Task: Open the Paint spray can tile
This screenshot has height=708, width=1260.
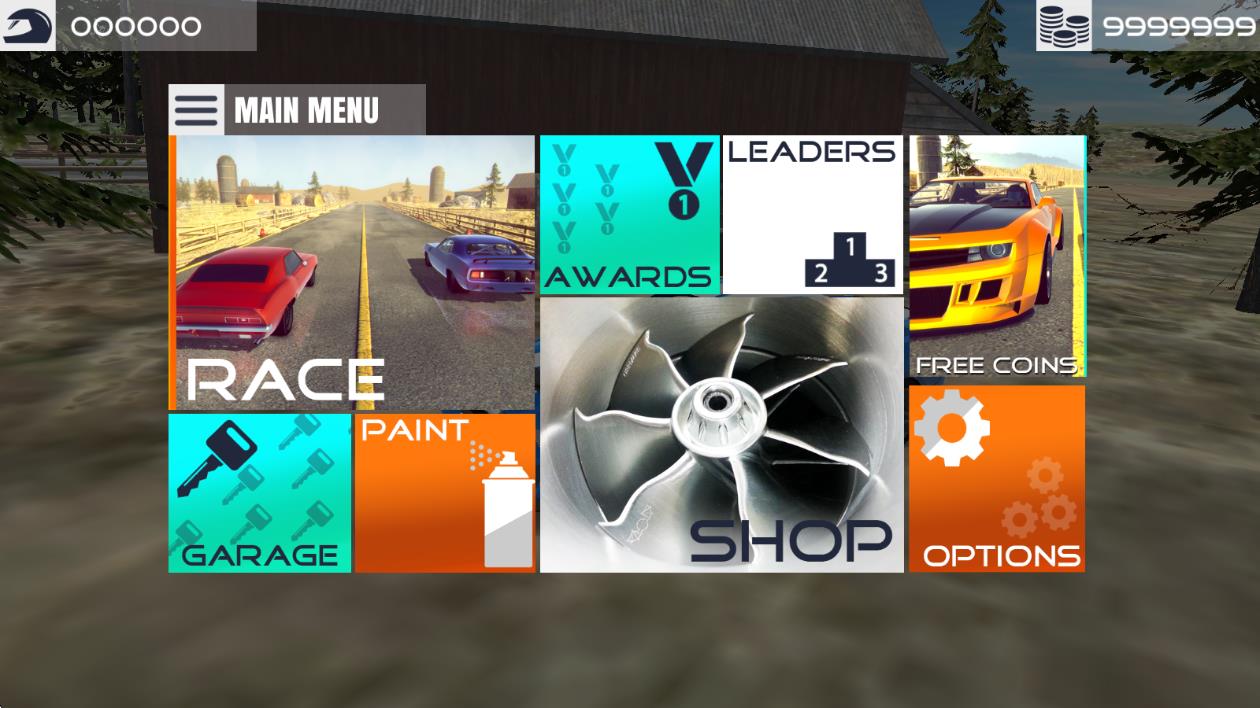Action: (x=446, y=493)
